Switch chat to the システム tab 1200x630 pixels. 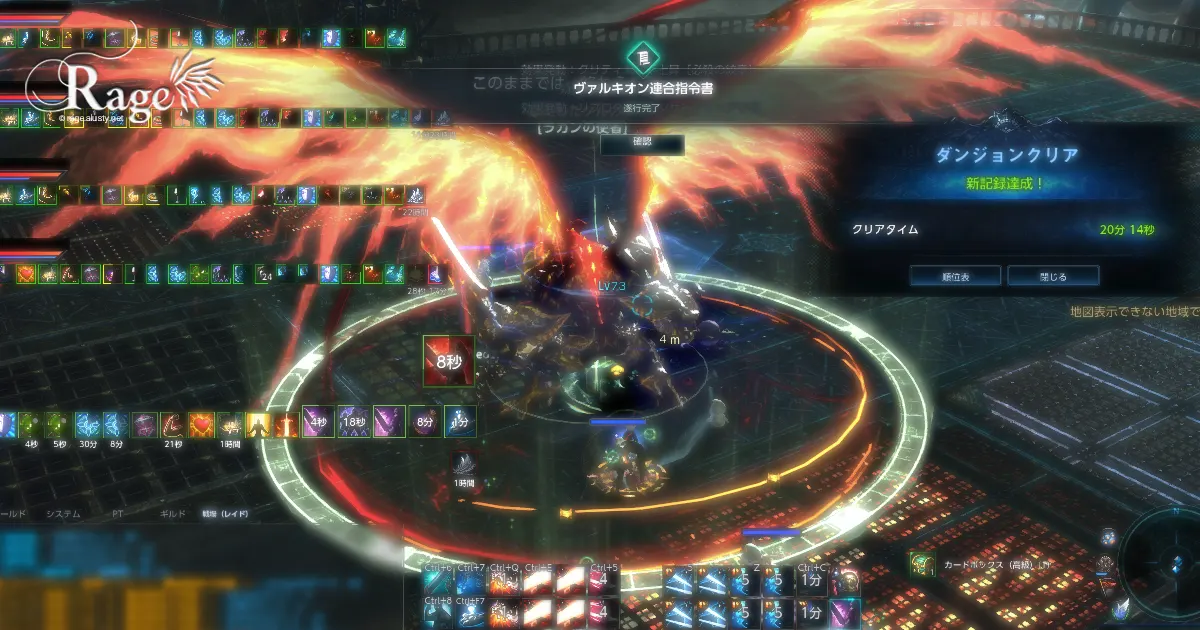pos(64,514)
